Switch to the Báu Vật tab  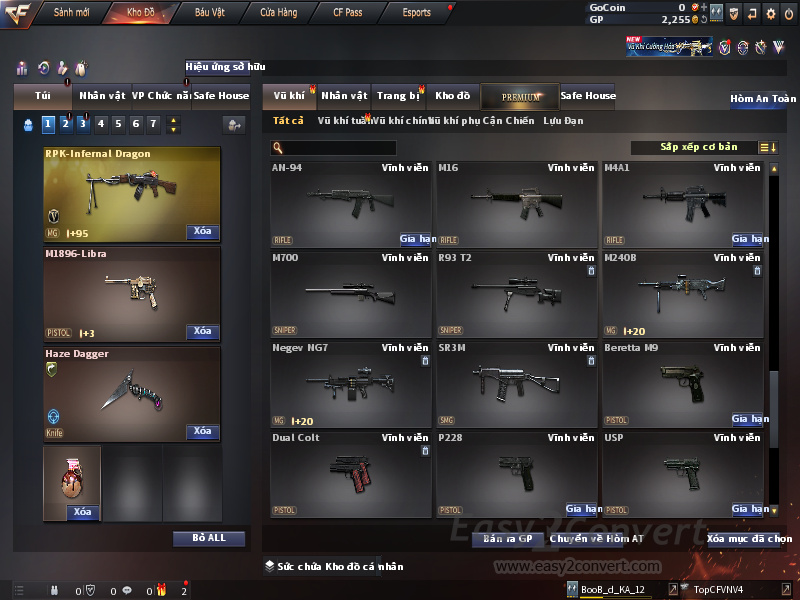210,13
